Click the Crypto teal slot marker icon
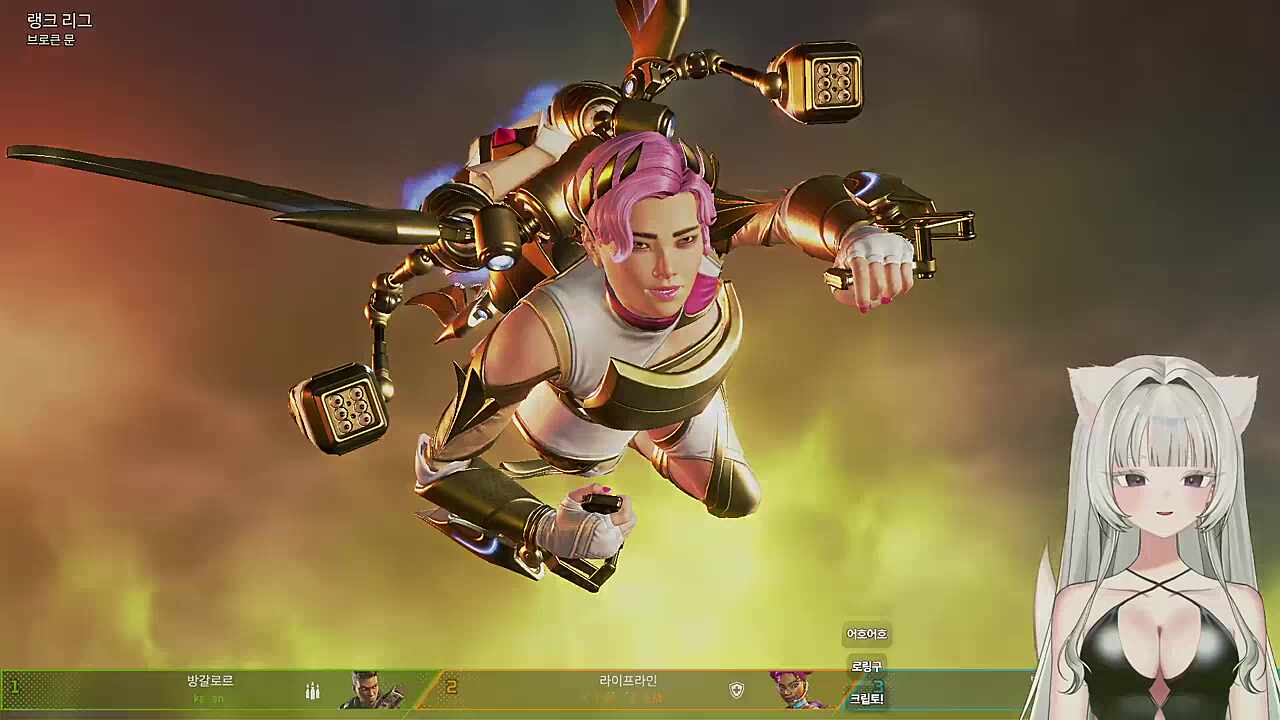This screenshot has width=1280, height=720. (878, 685)
